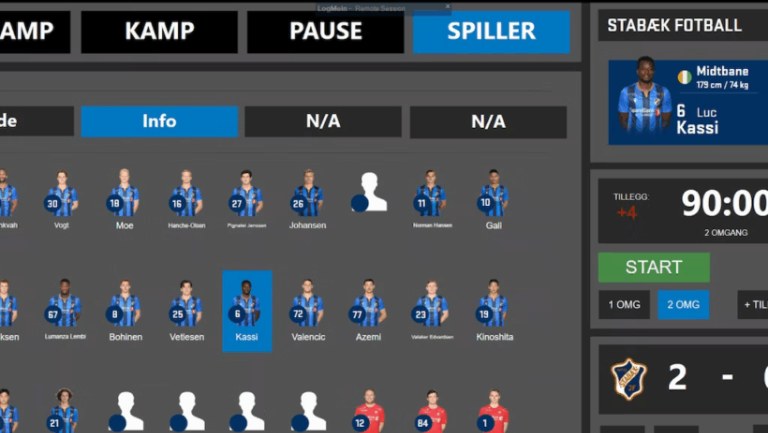This screenshot has width=768, height=433.
Task: Pick player Azemi number 77
Action: click(369, 310)
